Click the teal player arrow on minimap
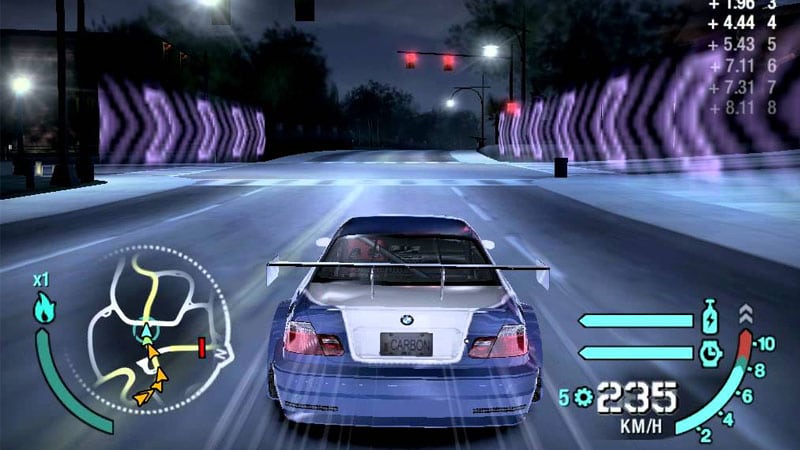This screenshot has width=800, height=450. [x=146, y=329]
